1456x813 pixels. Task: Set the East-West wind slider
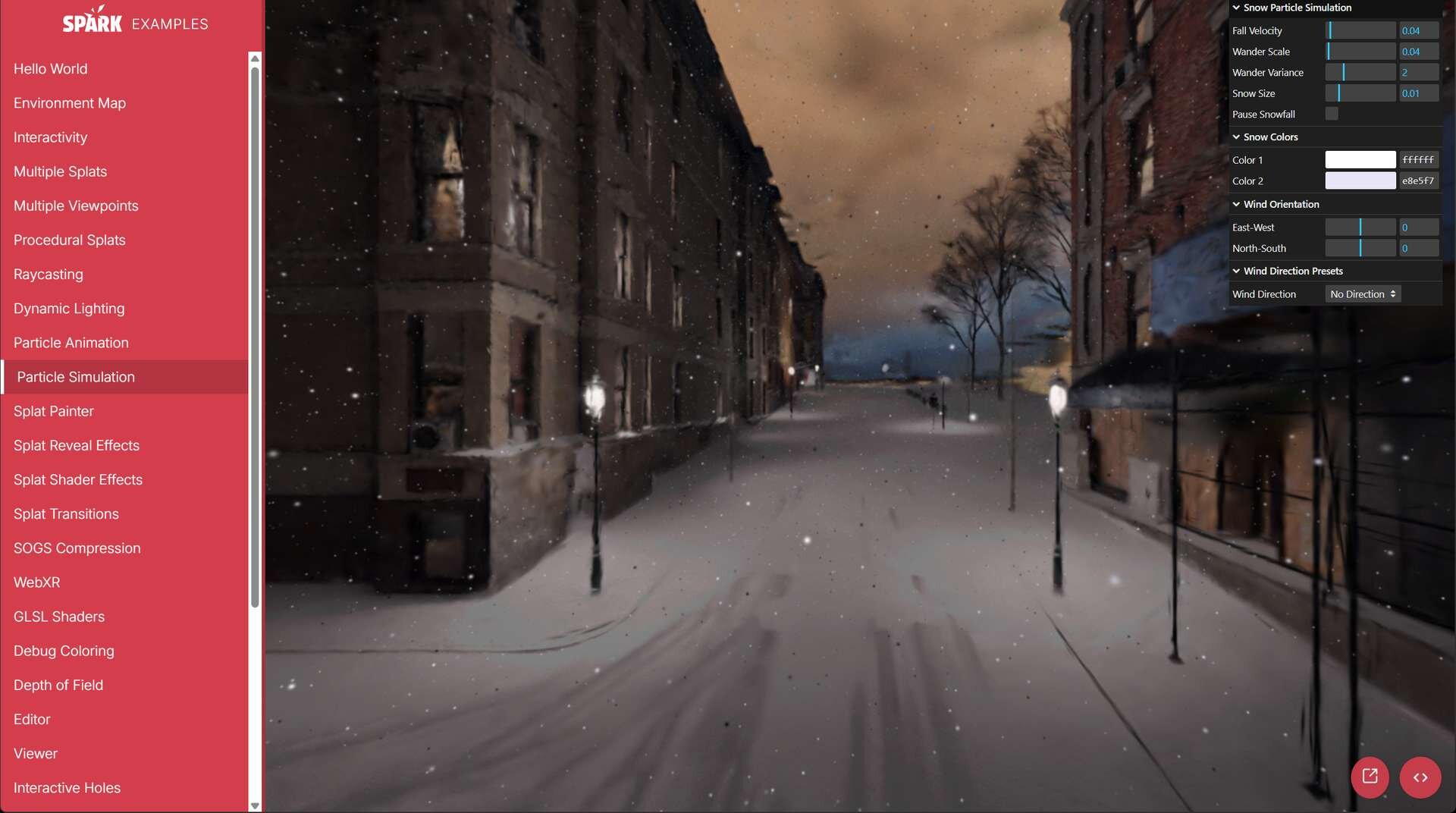pyautogui.click(x=1360, y=228)
